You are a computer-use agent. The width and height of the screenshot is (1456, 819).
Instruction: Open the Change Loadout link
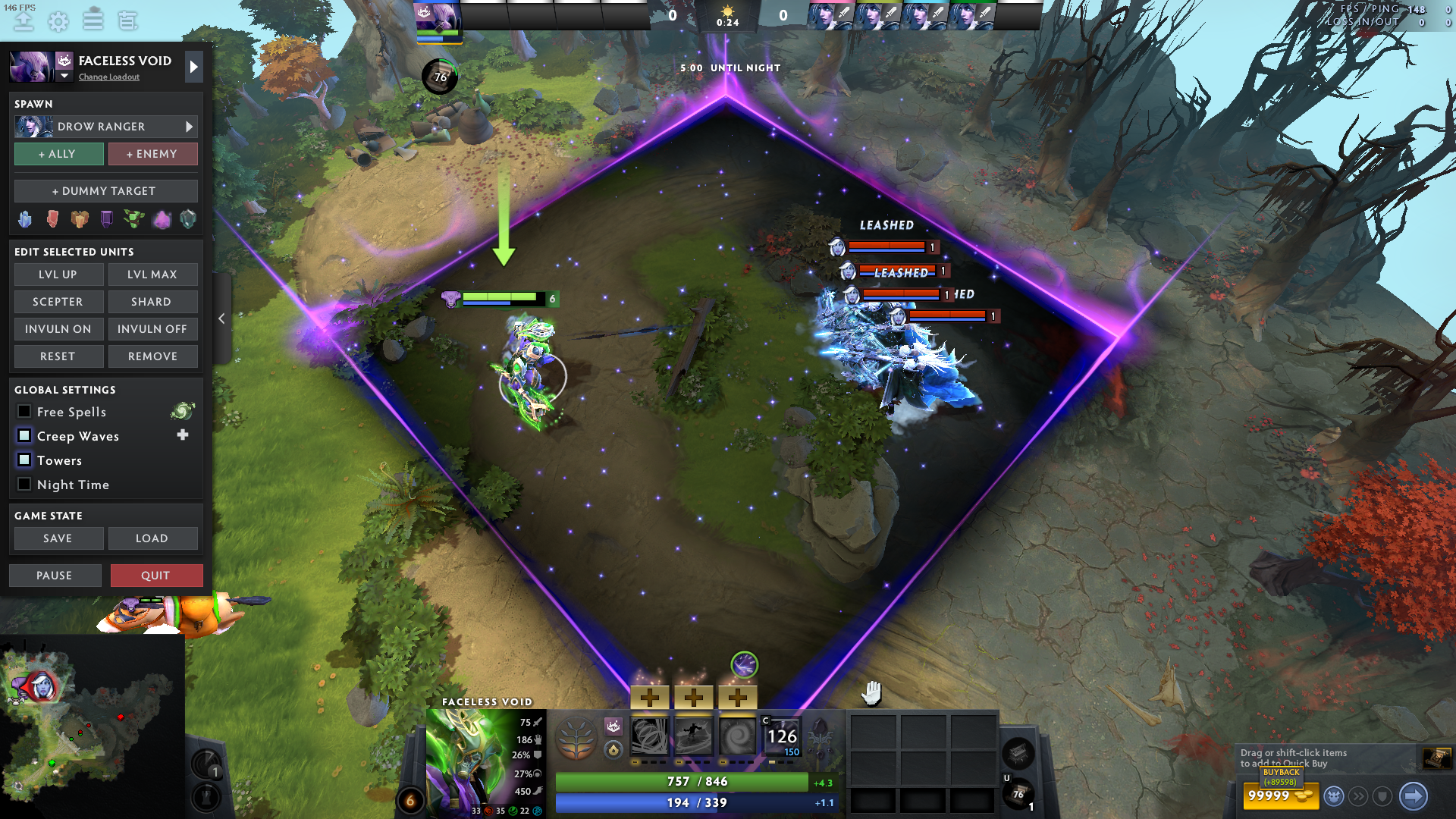point(109,77)
